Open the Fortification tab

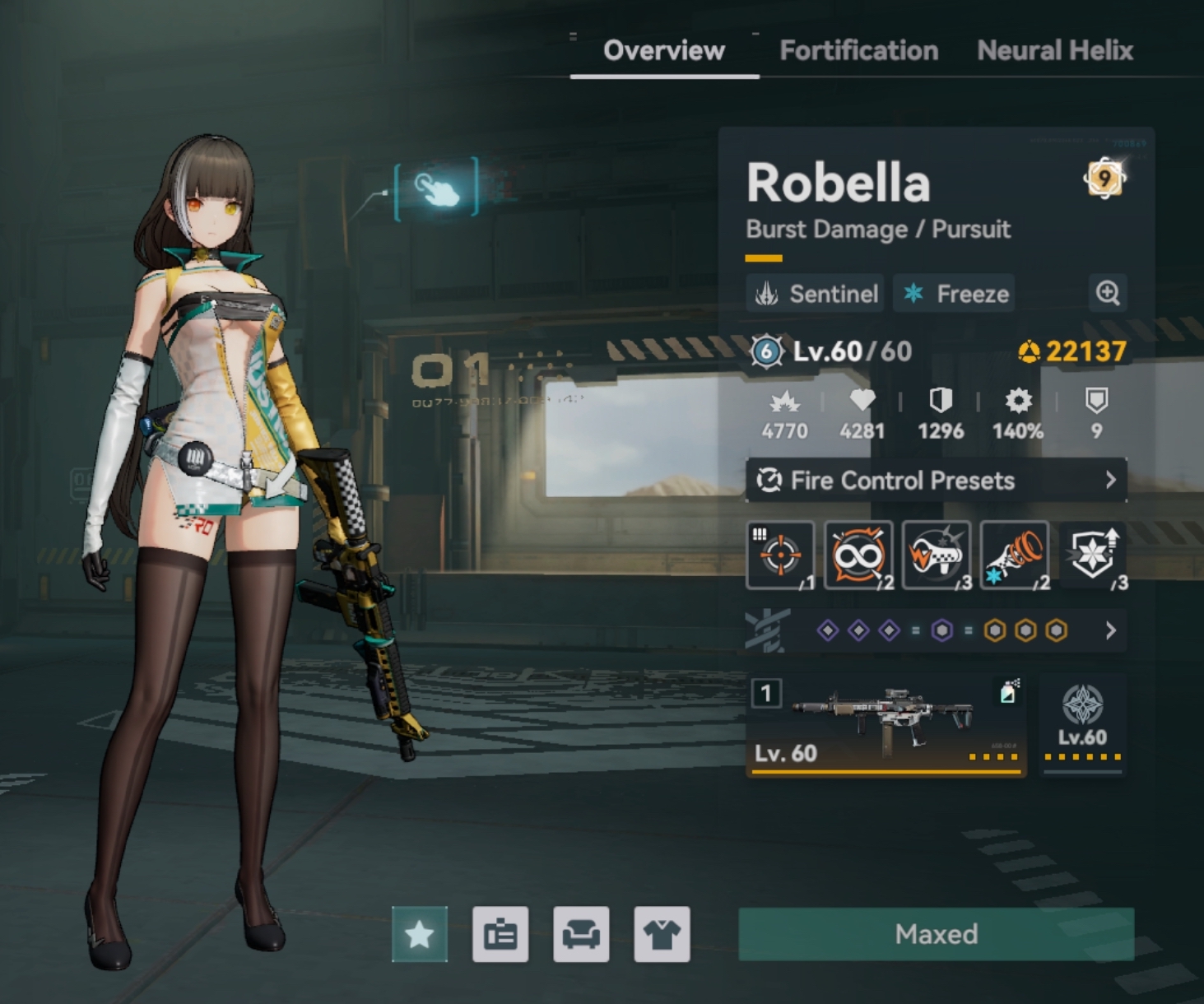858,51
